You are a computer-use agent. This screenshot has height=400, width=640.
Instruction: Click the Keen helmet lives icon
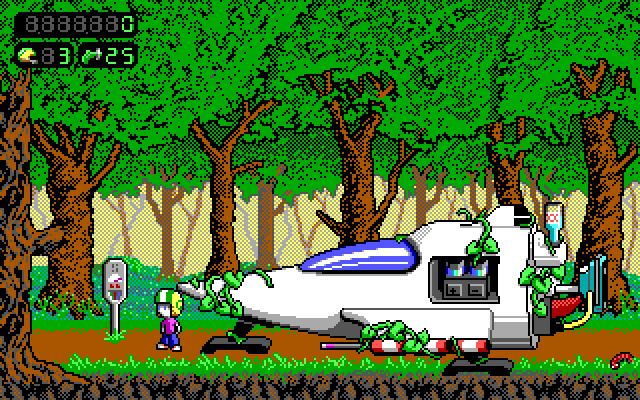pos(27,54)
